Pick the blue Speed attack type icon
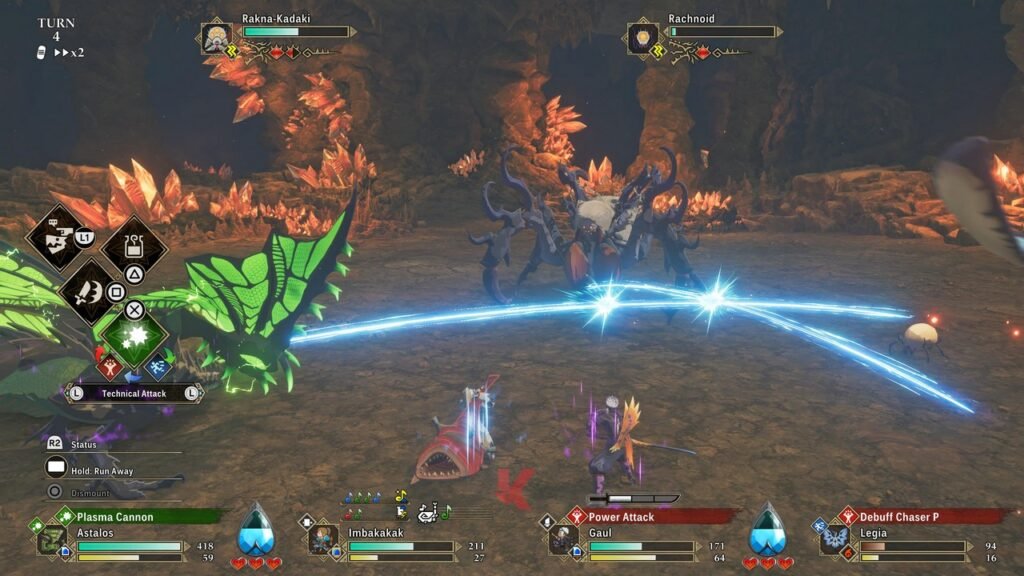Image resolution: width=1024 pixels, height=576 pixels. pyautogui.click(x=155, y=368)
